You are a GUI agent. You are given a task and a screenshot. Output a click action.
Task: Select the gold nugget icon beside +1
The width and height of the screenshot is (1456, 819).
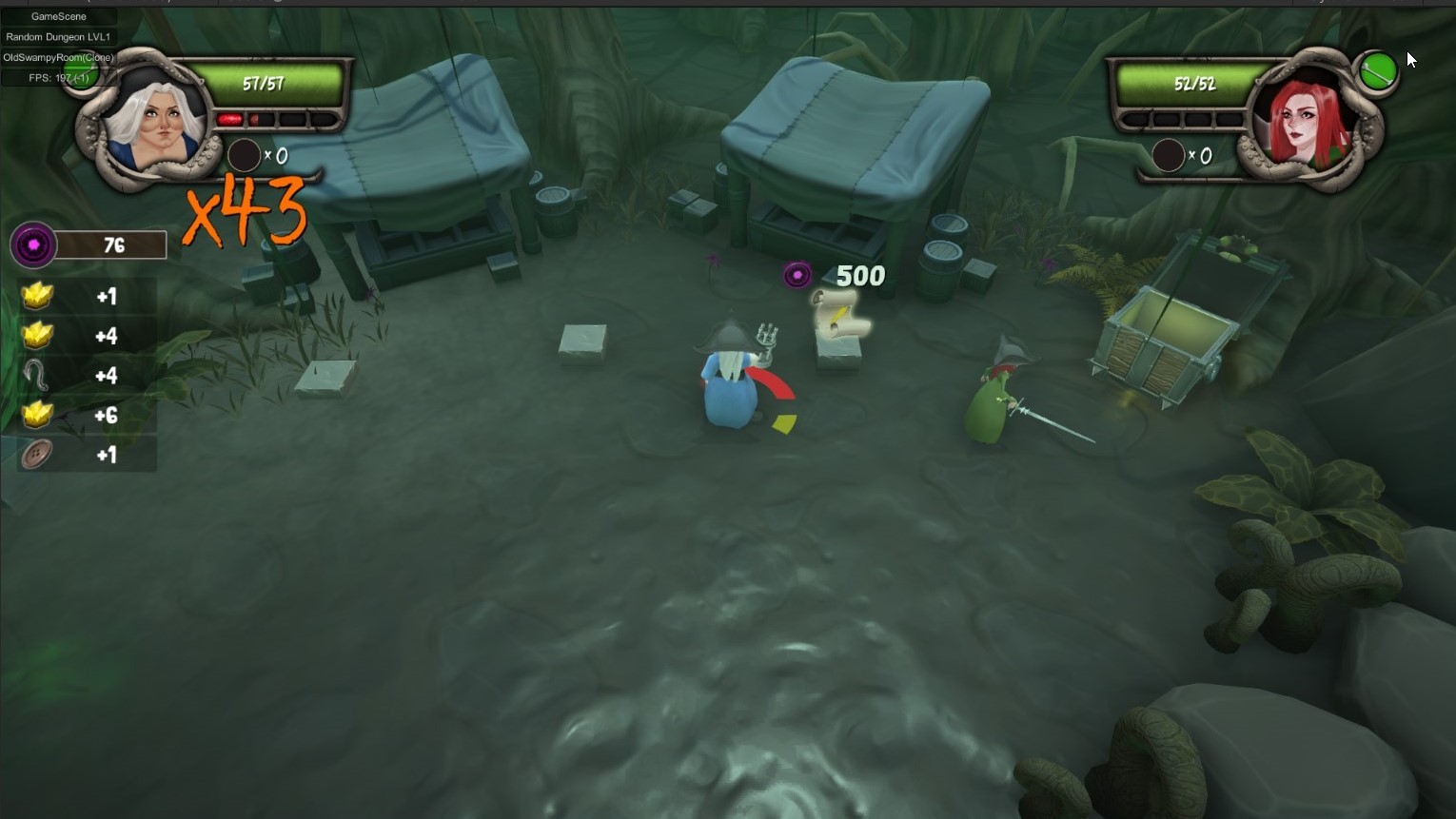(35, 296)
